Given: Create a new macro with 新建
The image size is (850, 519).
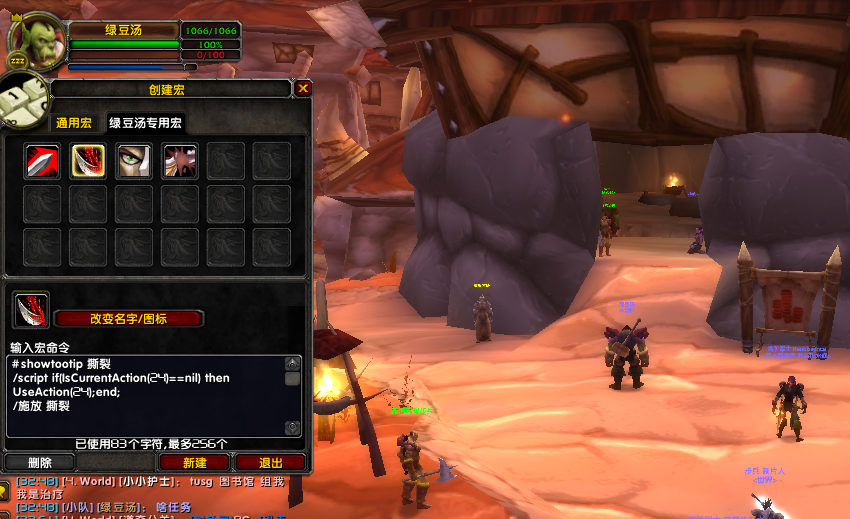Looking at the screenshot, I should [195, 463].
